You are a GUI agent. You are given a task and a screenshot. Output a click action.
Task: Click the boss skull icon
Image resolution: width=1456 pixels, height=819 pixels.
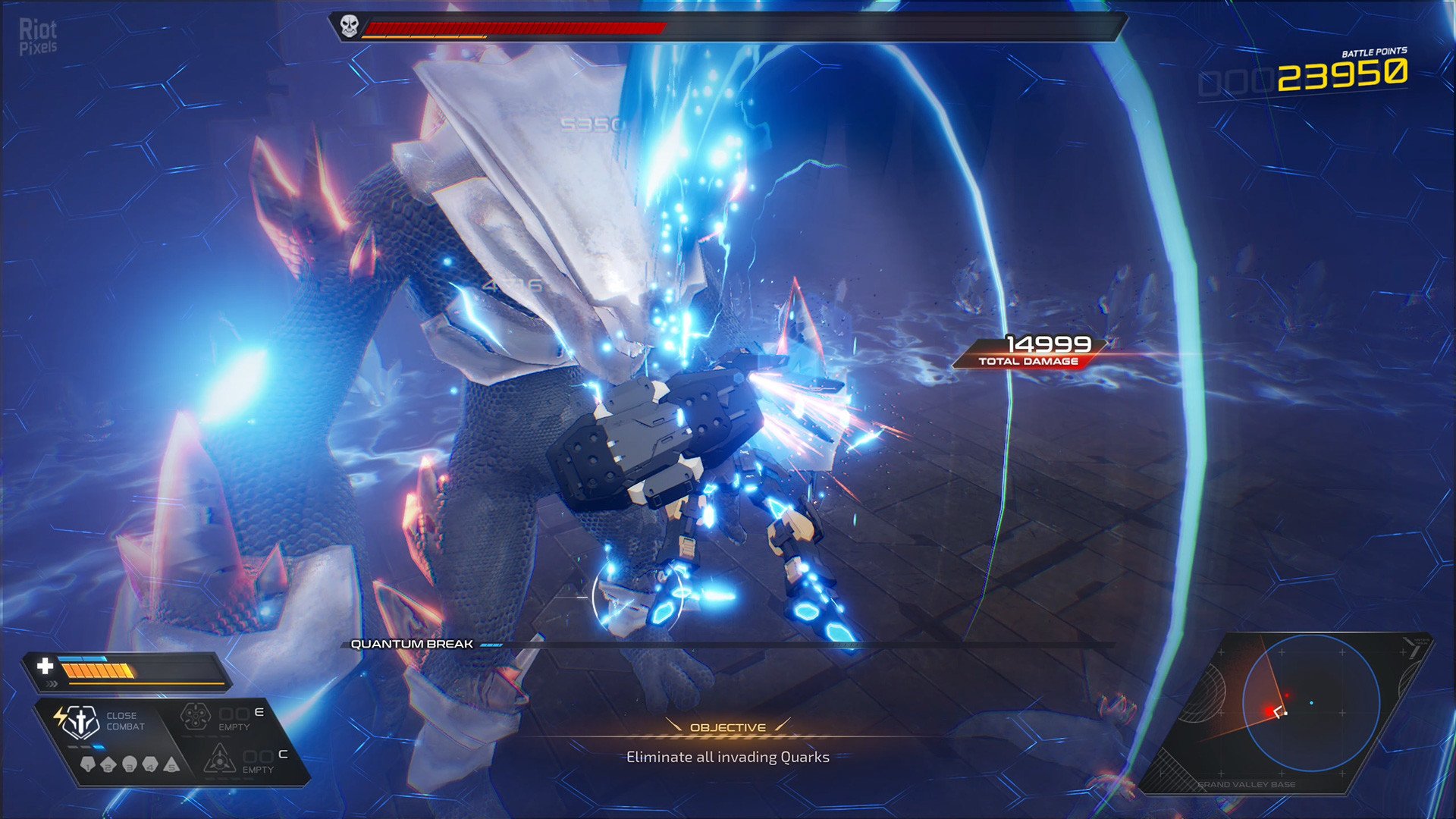(x=349, y=27)
